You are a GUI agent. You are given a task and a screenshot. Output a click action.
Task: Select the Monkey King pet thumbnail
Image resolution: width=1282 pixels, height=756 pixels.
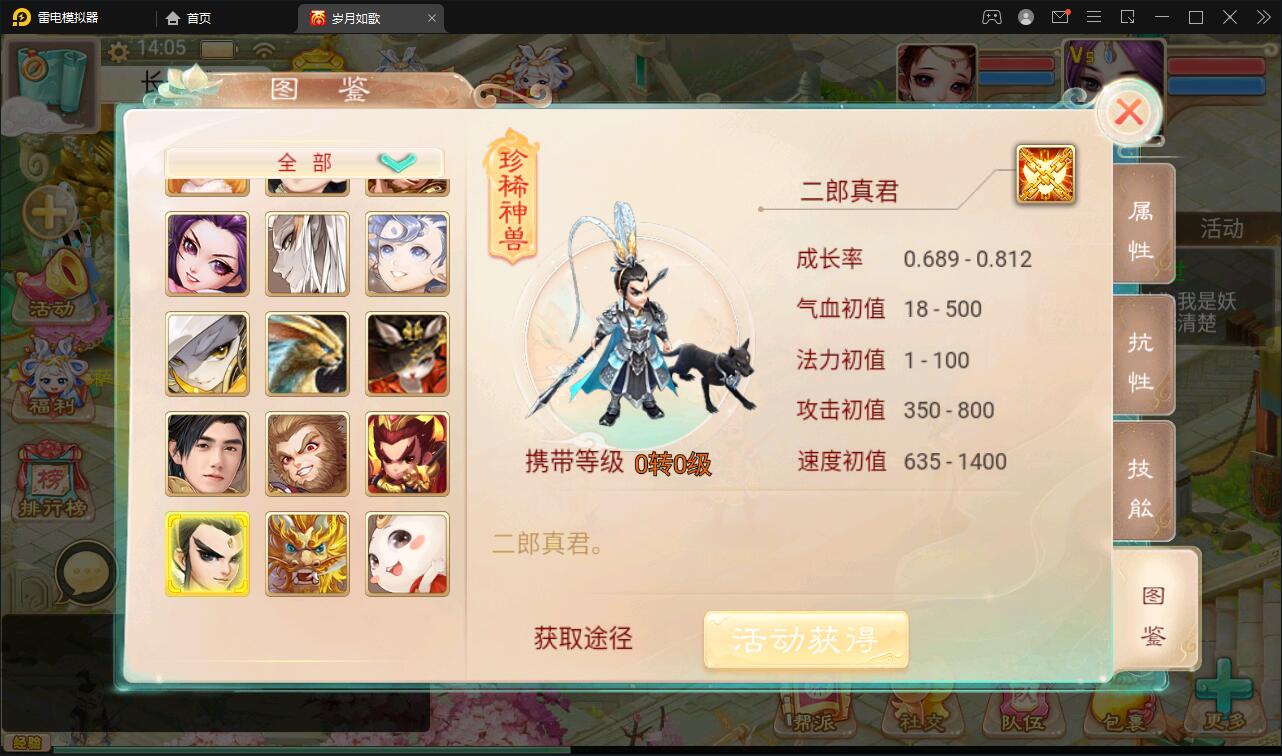click(307, 454)
